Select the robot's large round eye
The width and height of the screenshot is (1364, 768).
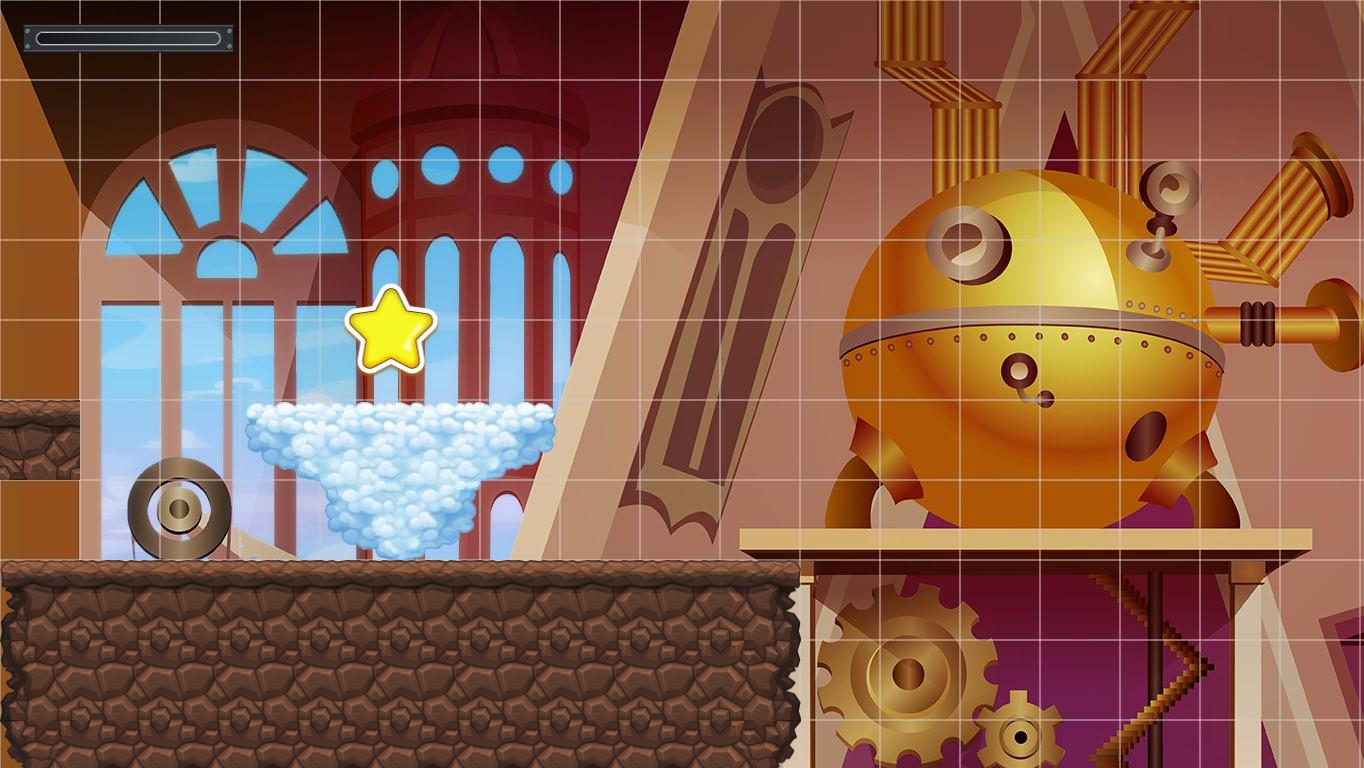(x=965, y=243)
